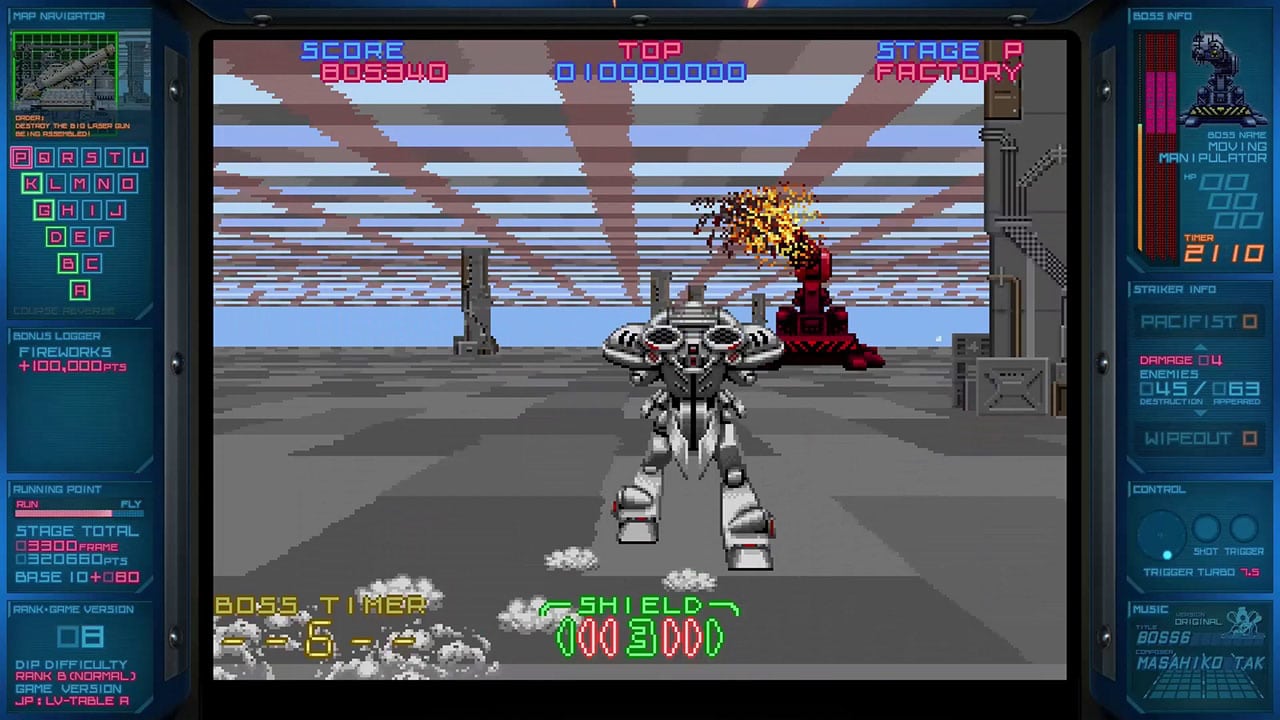The image size is (1280, 720).
Task: Select the BOSS INFO panel header
Action: tap(1162, 15)
